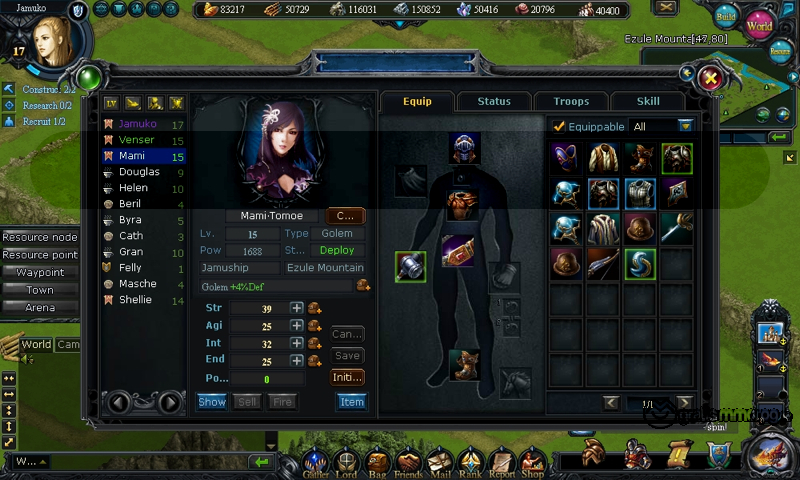
Task: Select hero Venser from the list
Action: 137,141
